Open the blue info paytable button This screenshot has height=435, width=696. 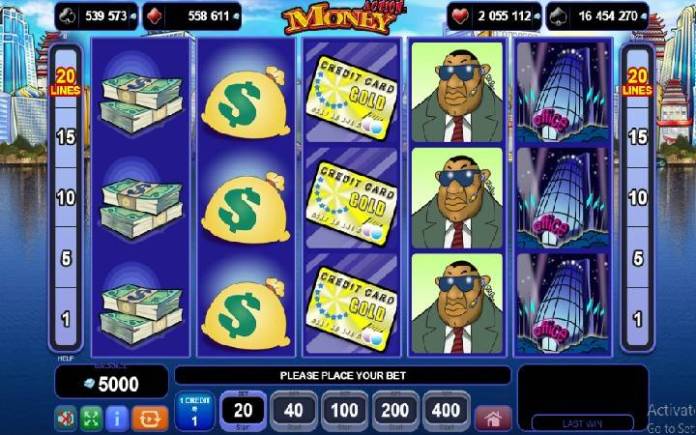pos(117,414)
